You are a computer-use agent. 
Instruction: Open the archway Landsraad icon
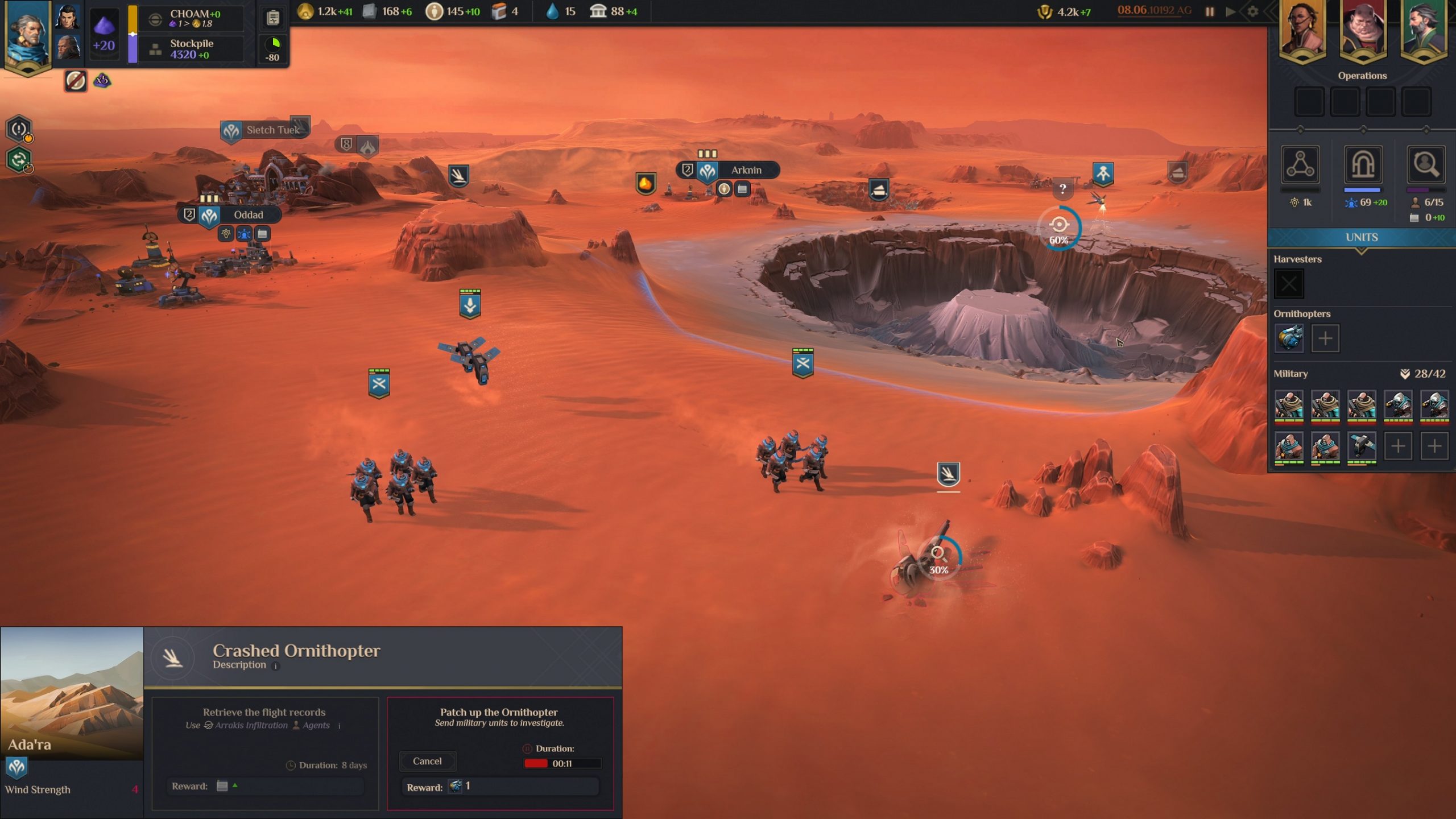tap(1363, 166)
